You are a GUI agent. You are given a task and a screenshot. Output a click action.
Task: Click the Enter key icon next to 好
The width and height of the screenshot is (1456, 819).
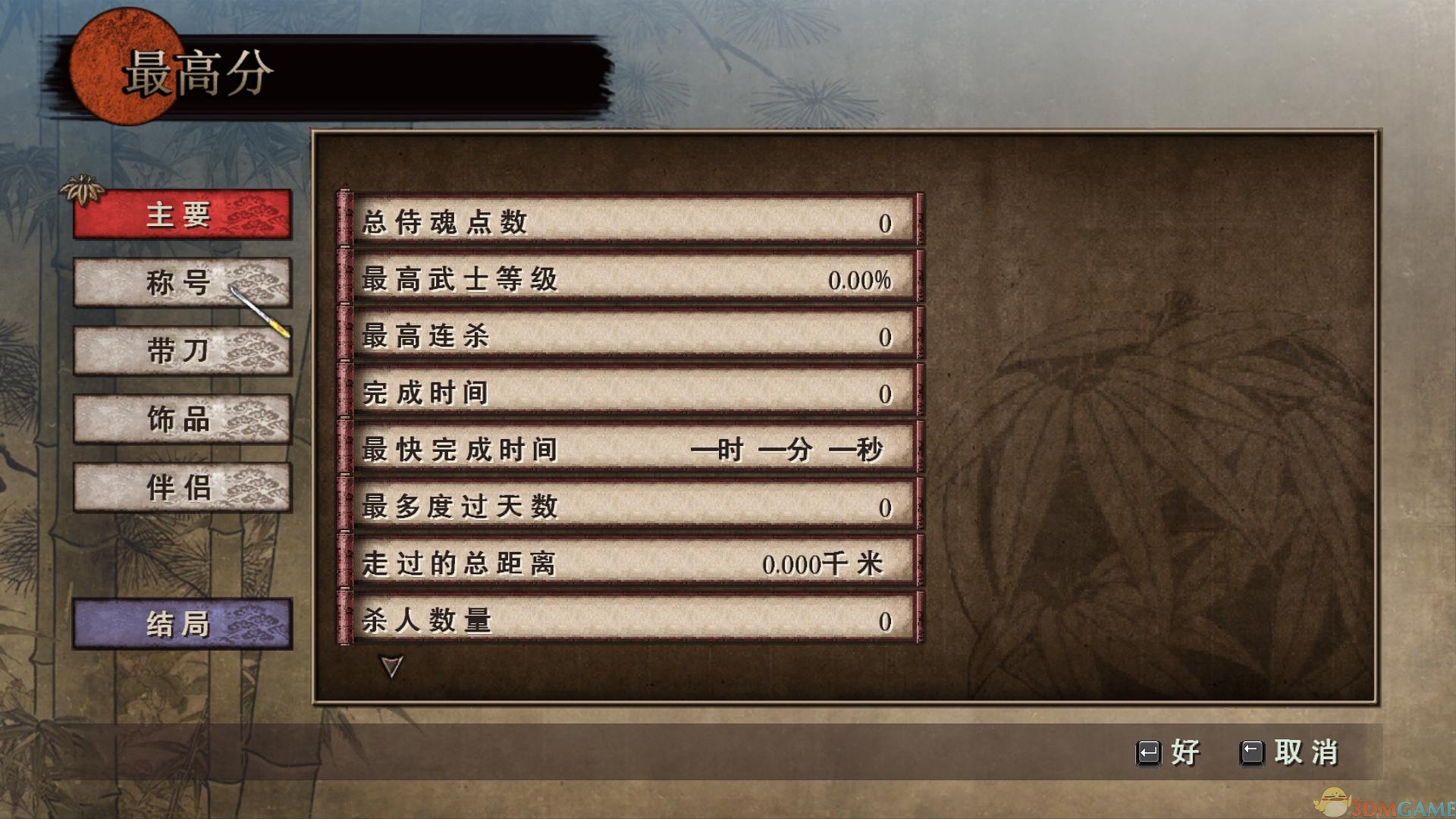click(1150, 754)
